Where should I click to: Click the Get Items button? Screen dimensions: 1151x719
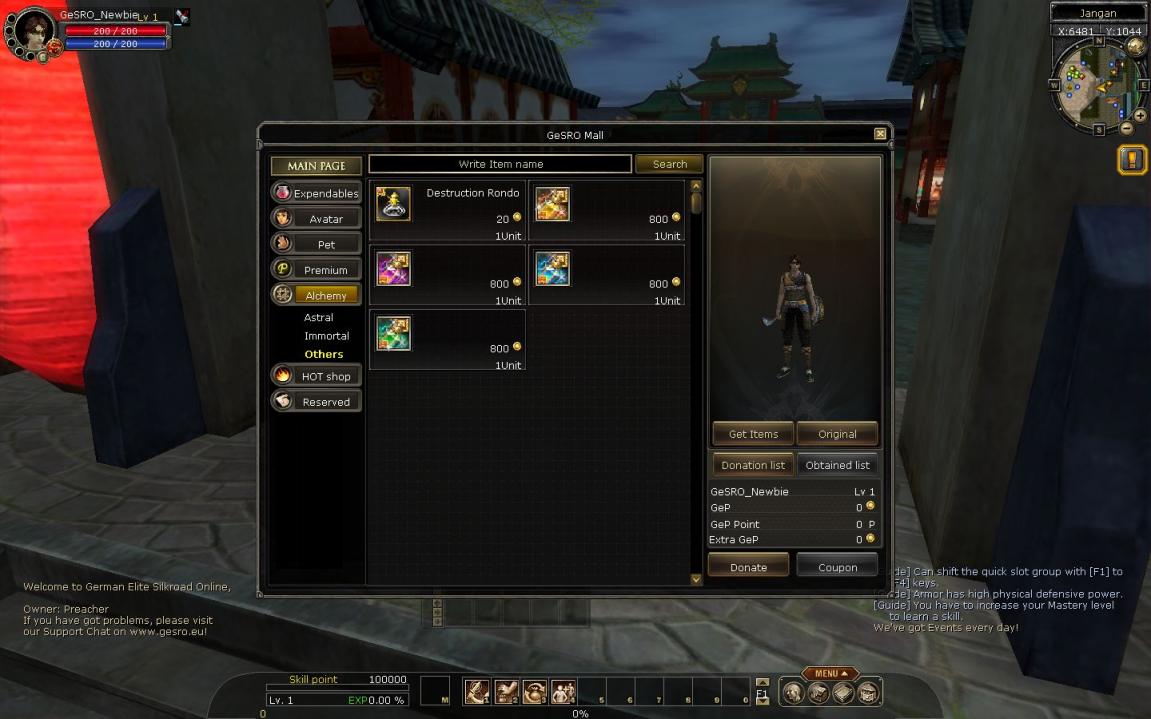753,434
